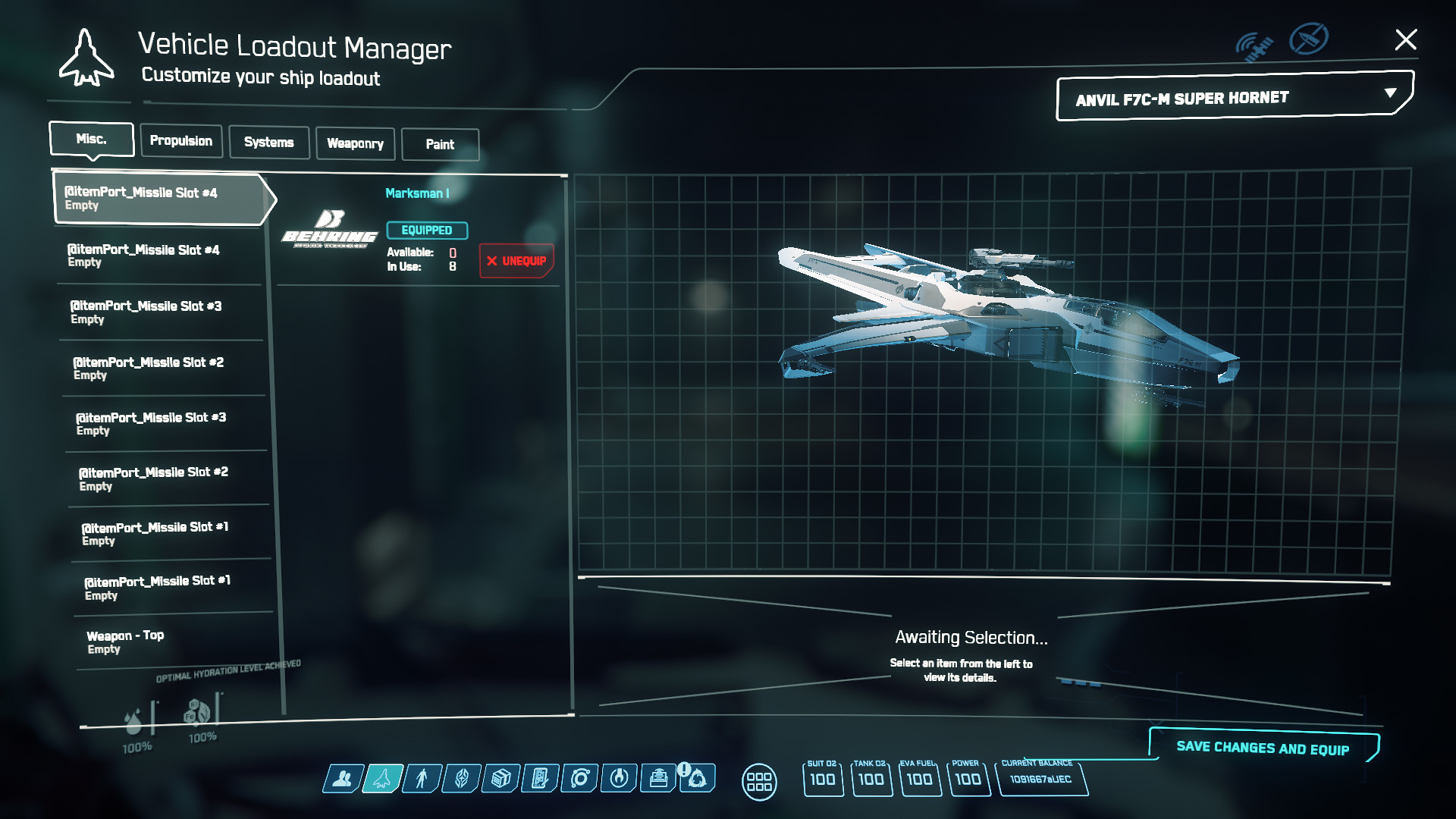Open the orbit star map app icon
The height and width of the screenshot is (819, 1456).
[580, 778]
